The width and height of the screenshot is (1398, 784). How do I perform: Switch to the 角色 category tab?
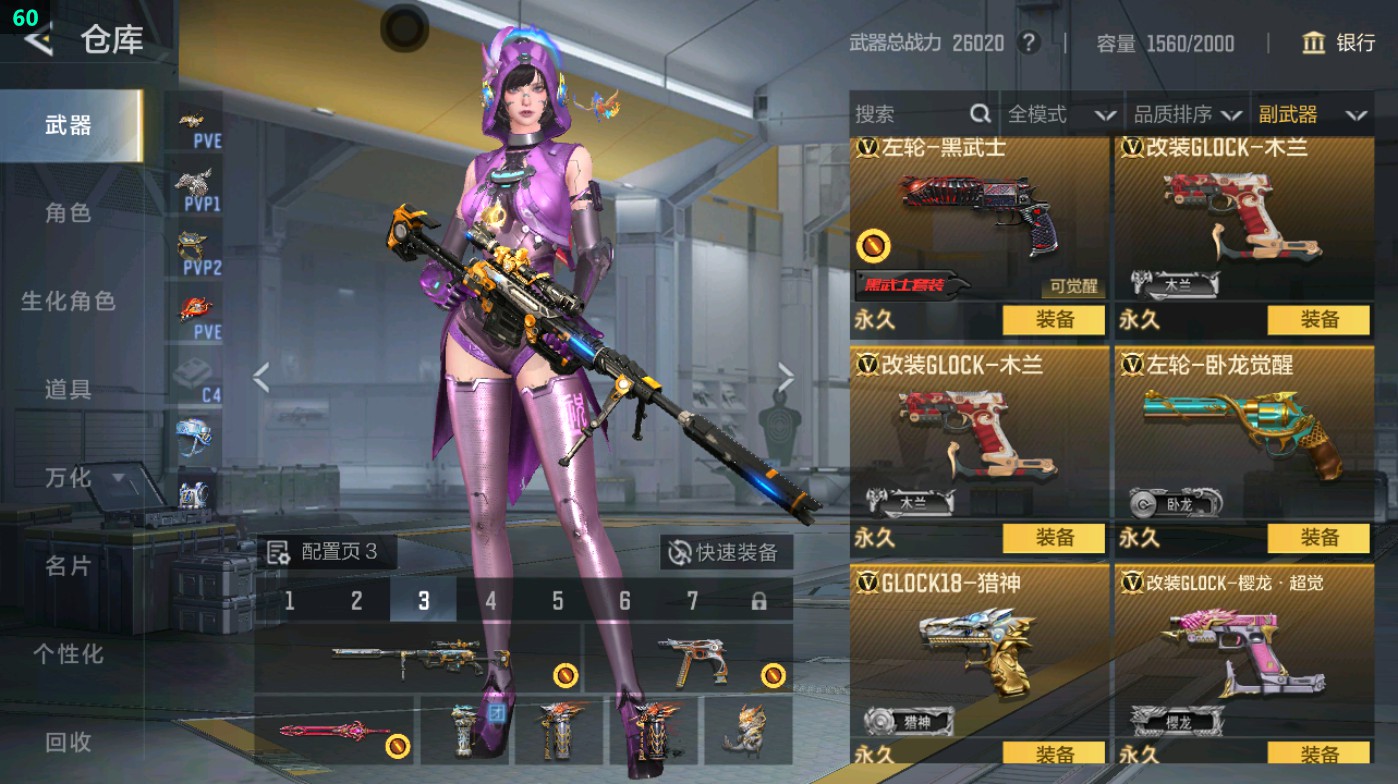[x=68, y=213]
